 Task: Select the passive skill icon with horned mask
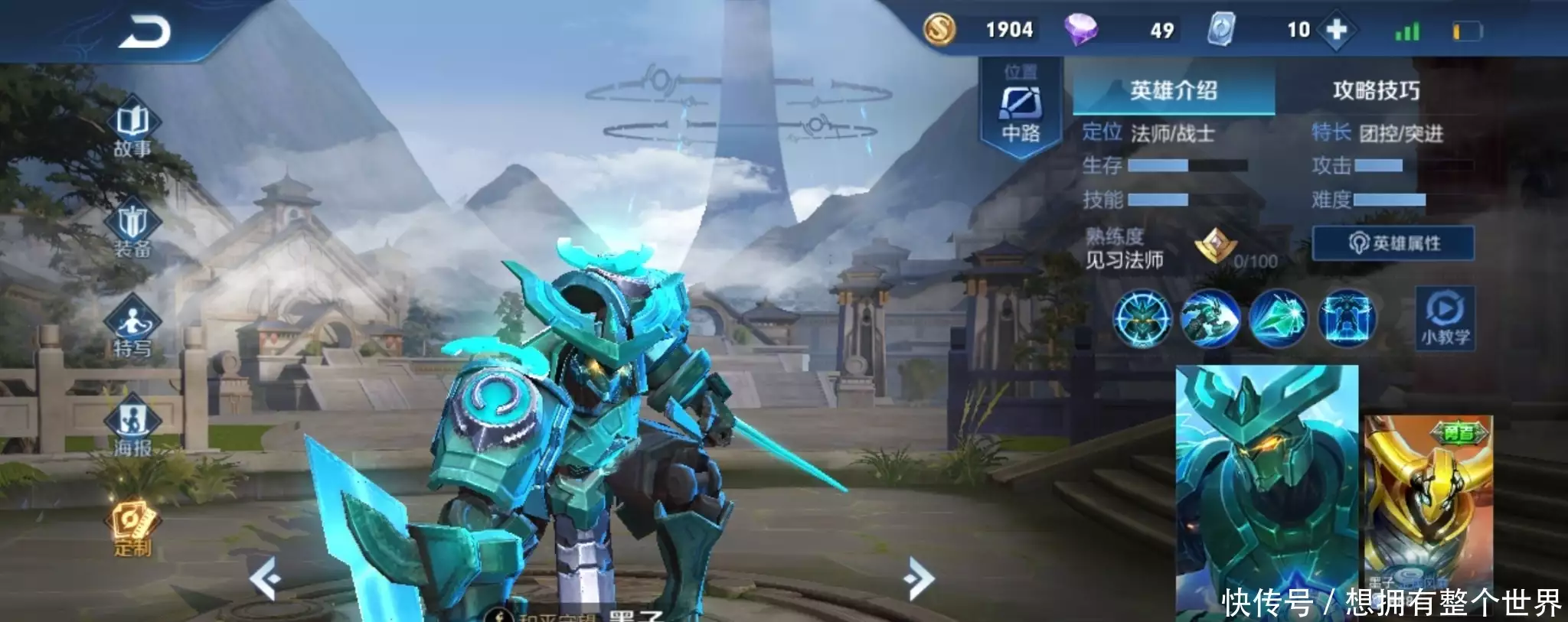click(1142, 318)
